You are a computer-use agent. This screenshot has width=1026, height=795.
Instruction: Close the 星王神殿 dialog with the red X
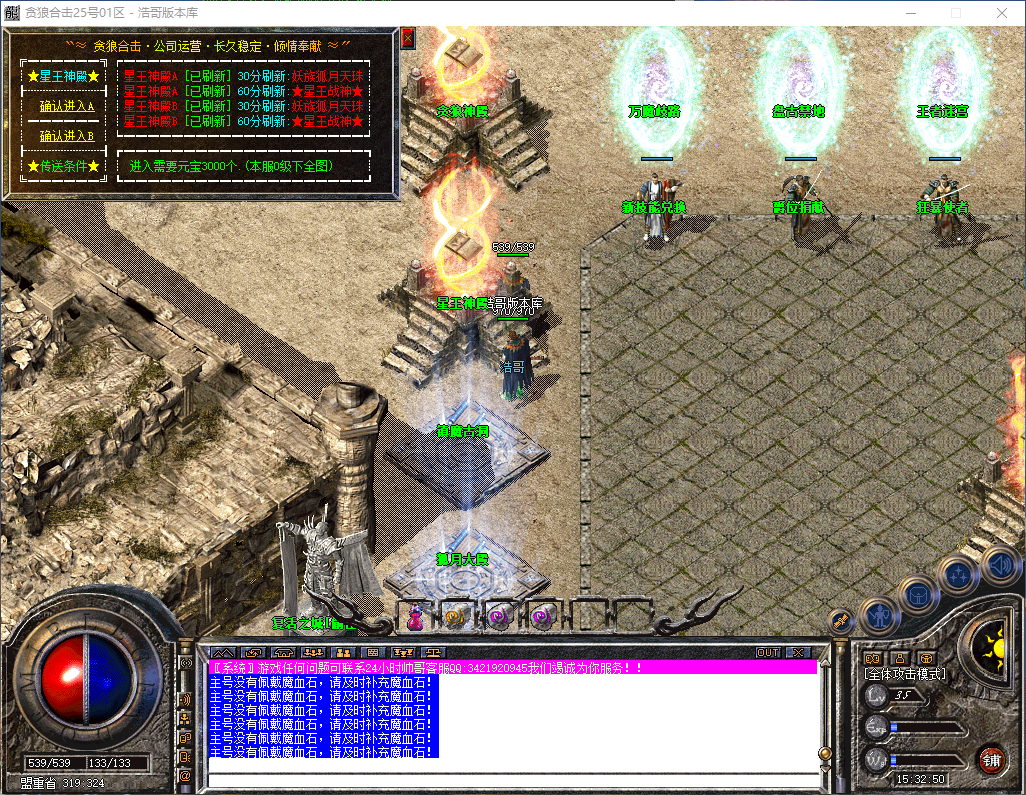[408, 38]
